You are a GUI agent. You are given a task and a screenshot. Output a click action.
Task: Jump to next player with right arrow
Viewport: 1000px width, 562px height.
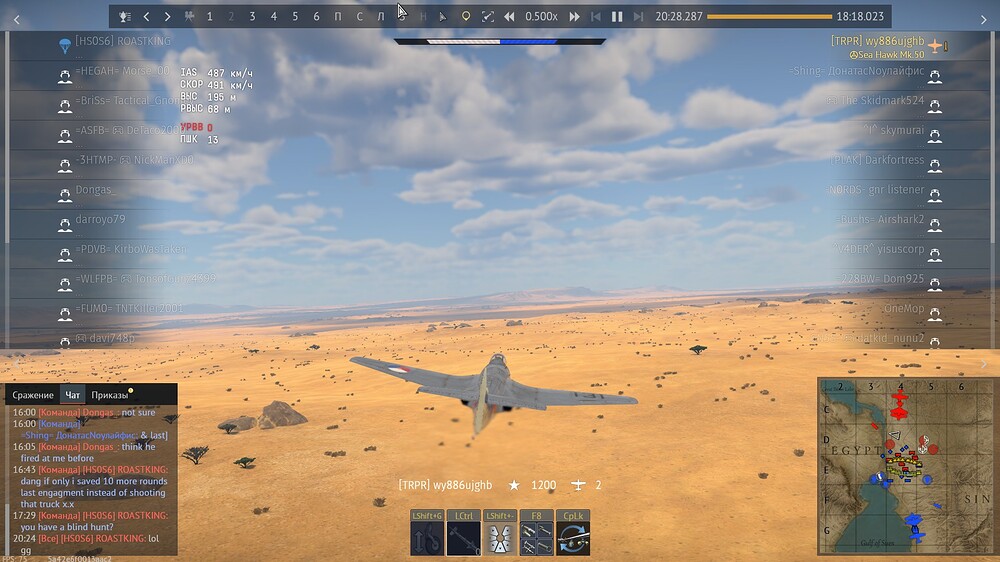[167, 17]
